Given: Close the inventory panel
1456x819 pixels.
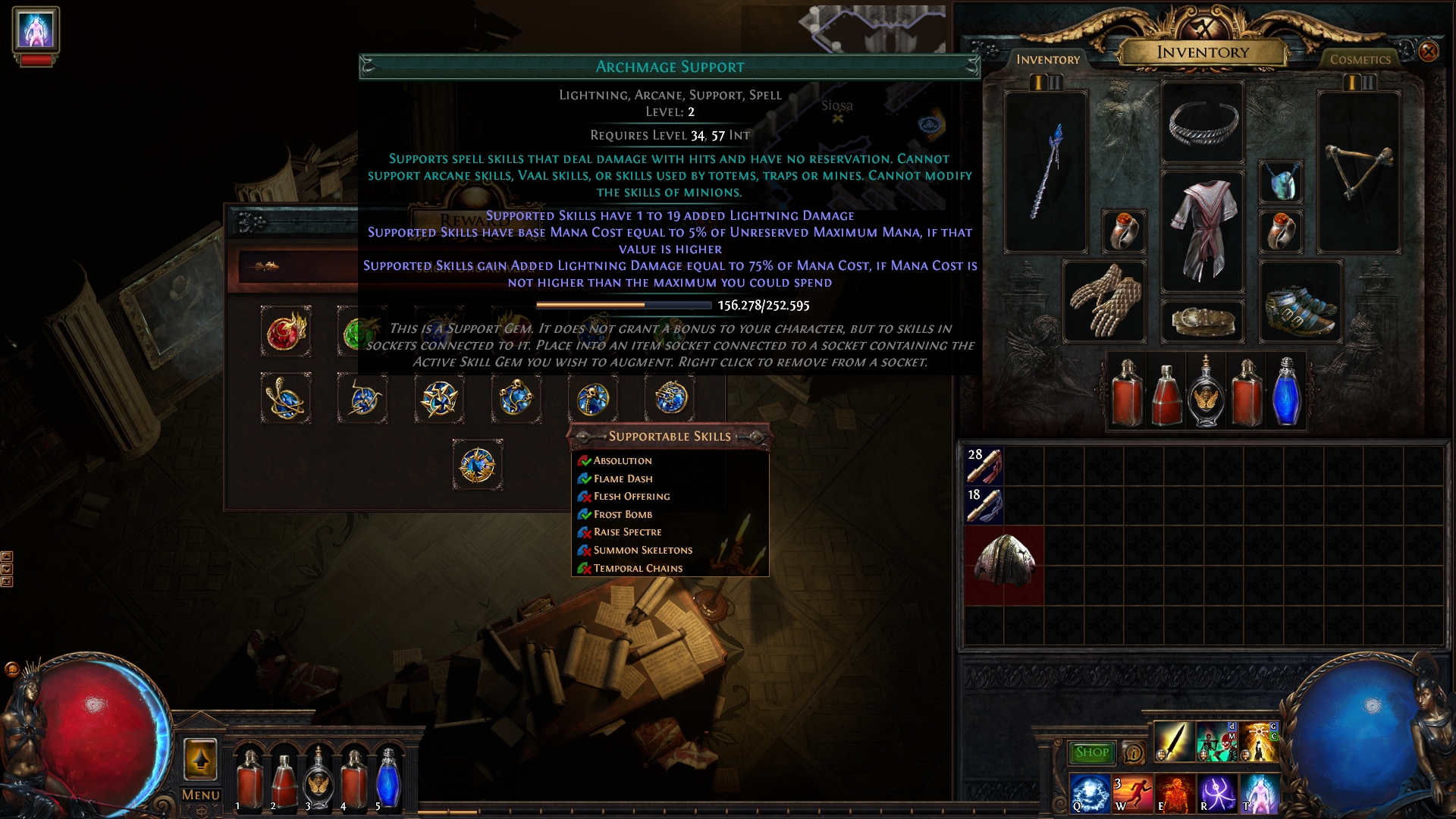Looking at the screenshot, I should [1428, 52].
